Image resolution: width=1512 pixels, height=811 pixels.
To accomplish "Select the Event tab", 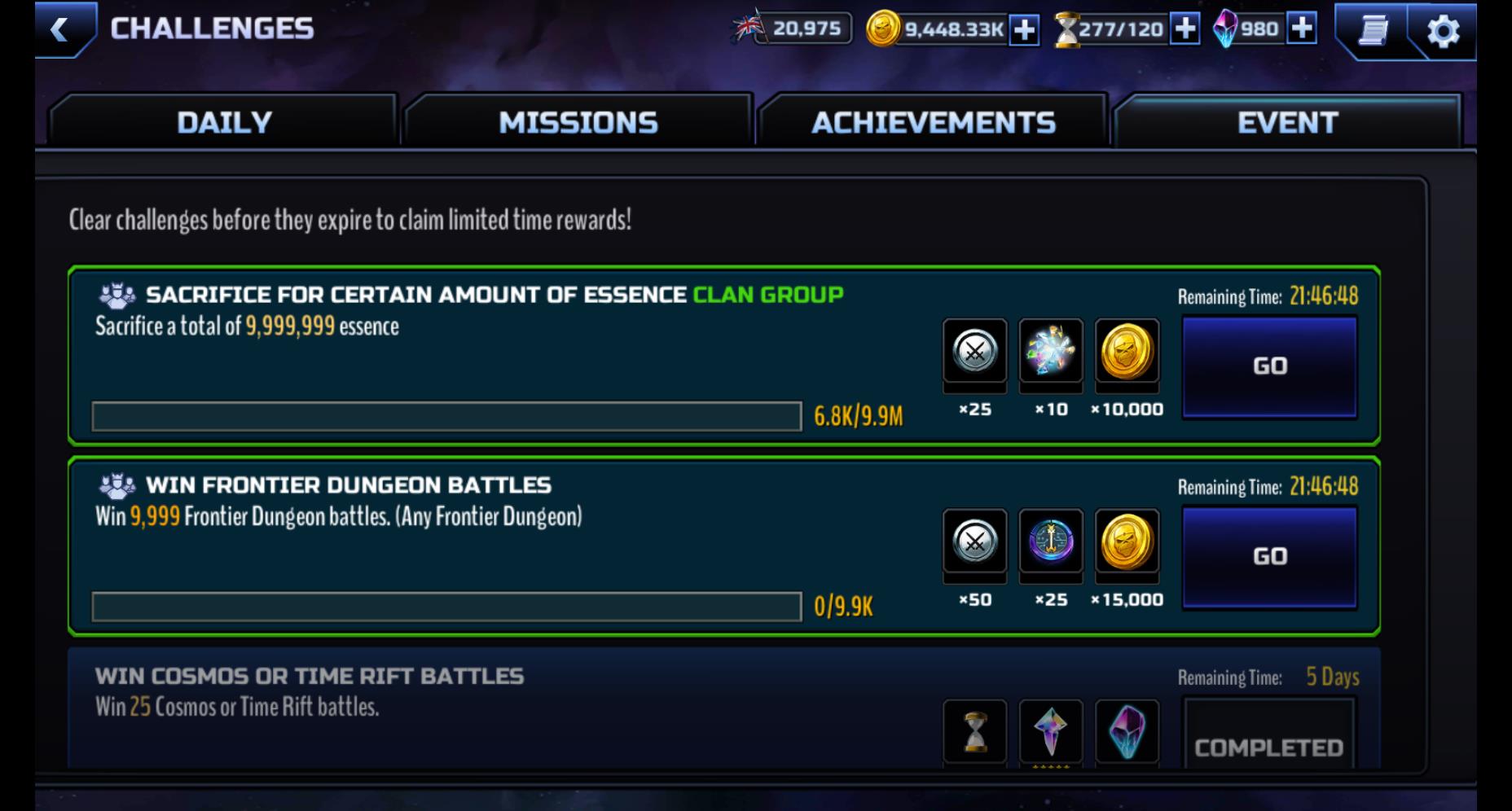I will click(1287, 122).
